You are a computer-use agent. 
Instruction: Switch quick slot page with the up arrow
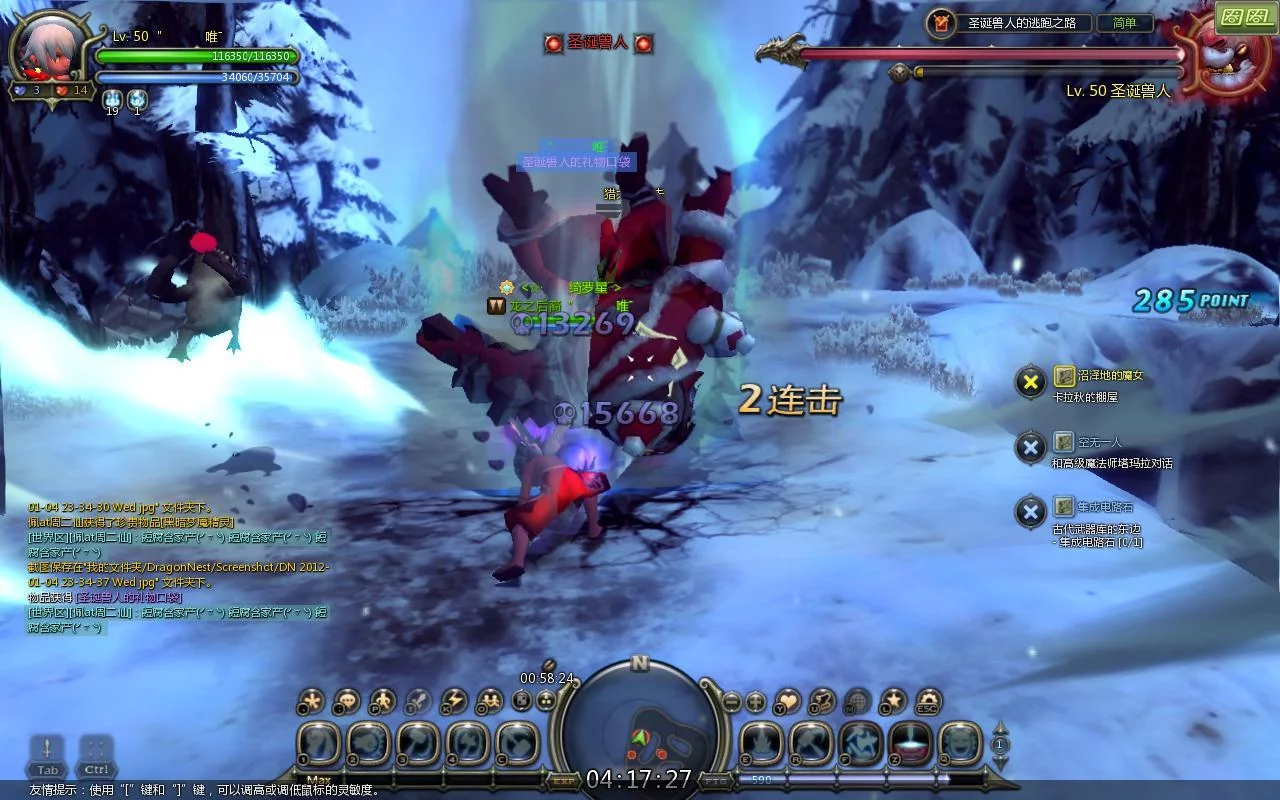1000,726
